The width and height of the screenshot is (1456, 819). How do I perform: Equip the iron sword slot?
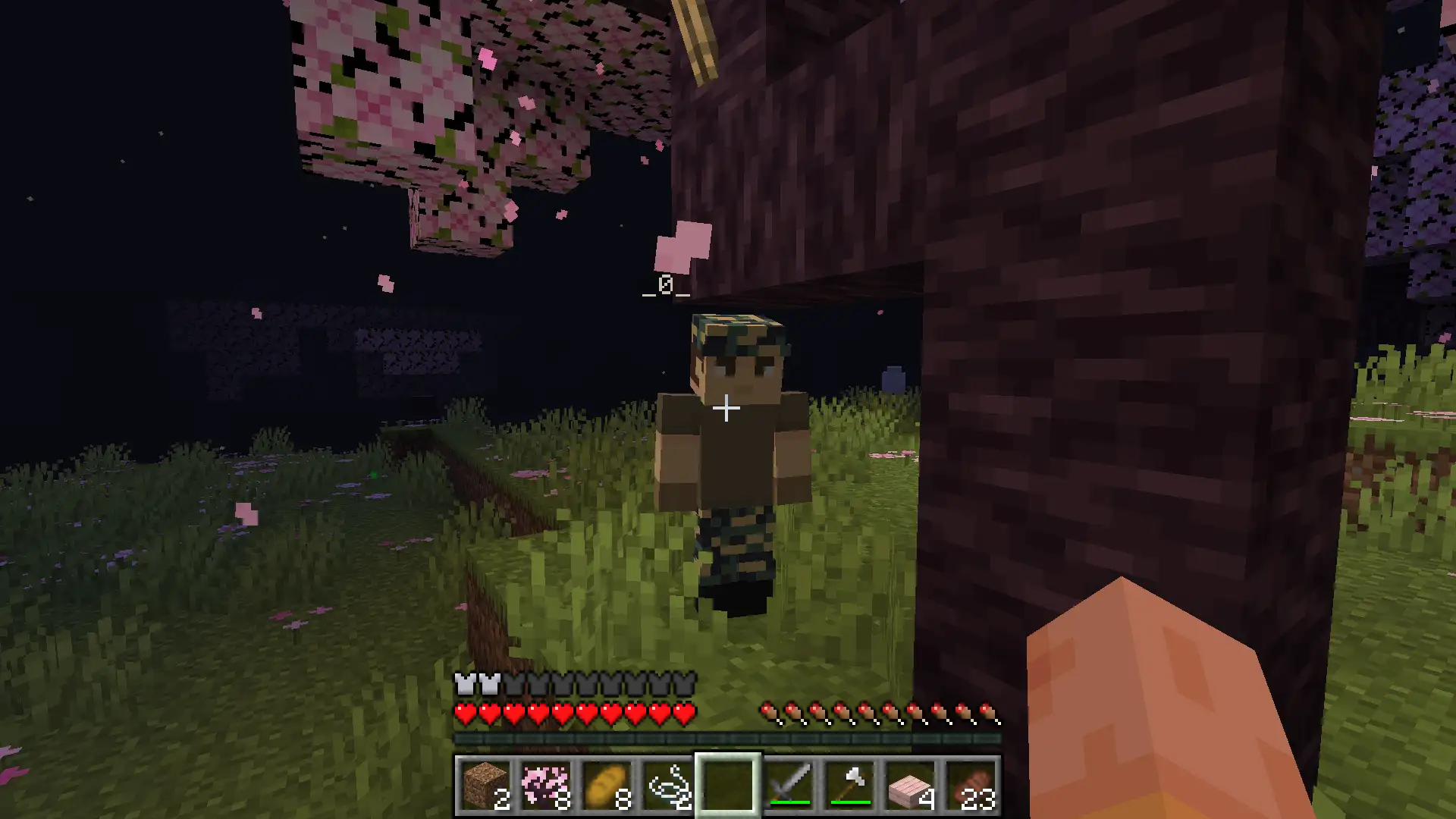[789, 785]
